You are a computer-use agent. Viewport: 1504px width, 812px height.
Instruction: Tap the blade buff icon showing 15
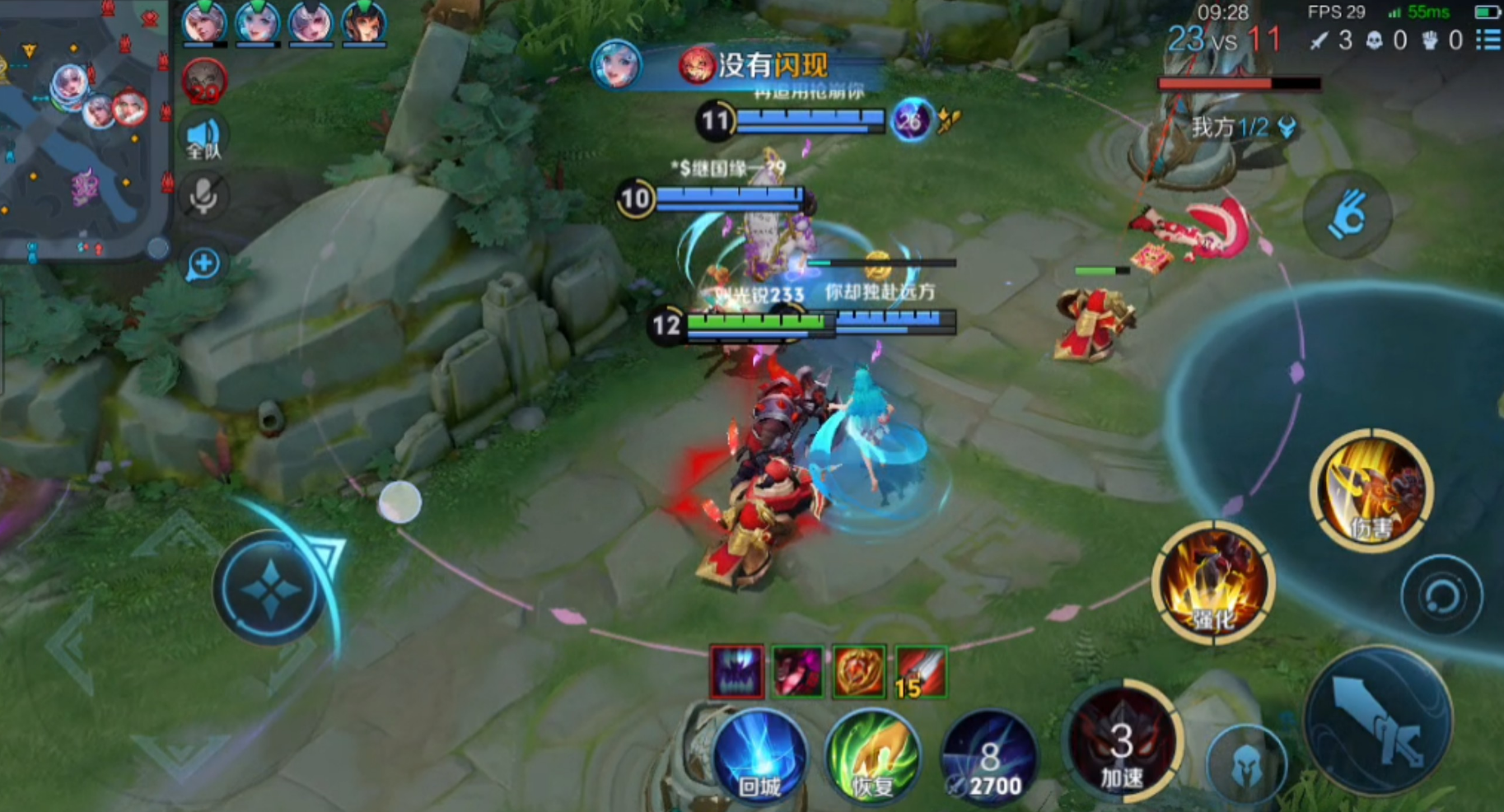921,672
